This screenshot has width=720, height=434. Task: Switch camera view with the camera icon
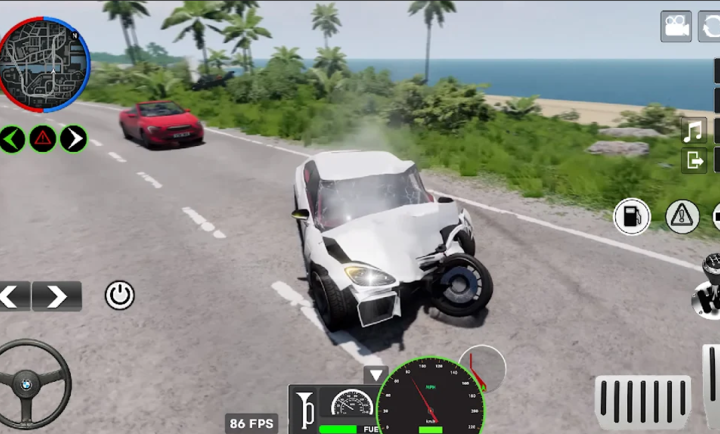pyautogui.click(x=676, y=26)
